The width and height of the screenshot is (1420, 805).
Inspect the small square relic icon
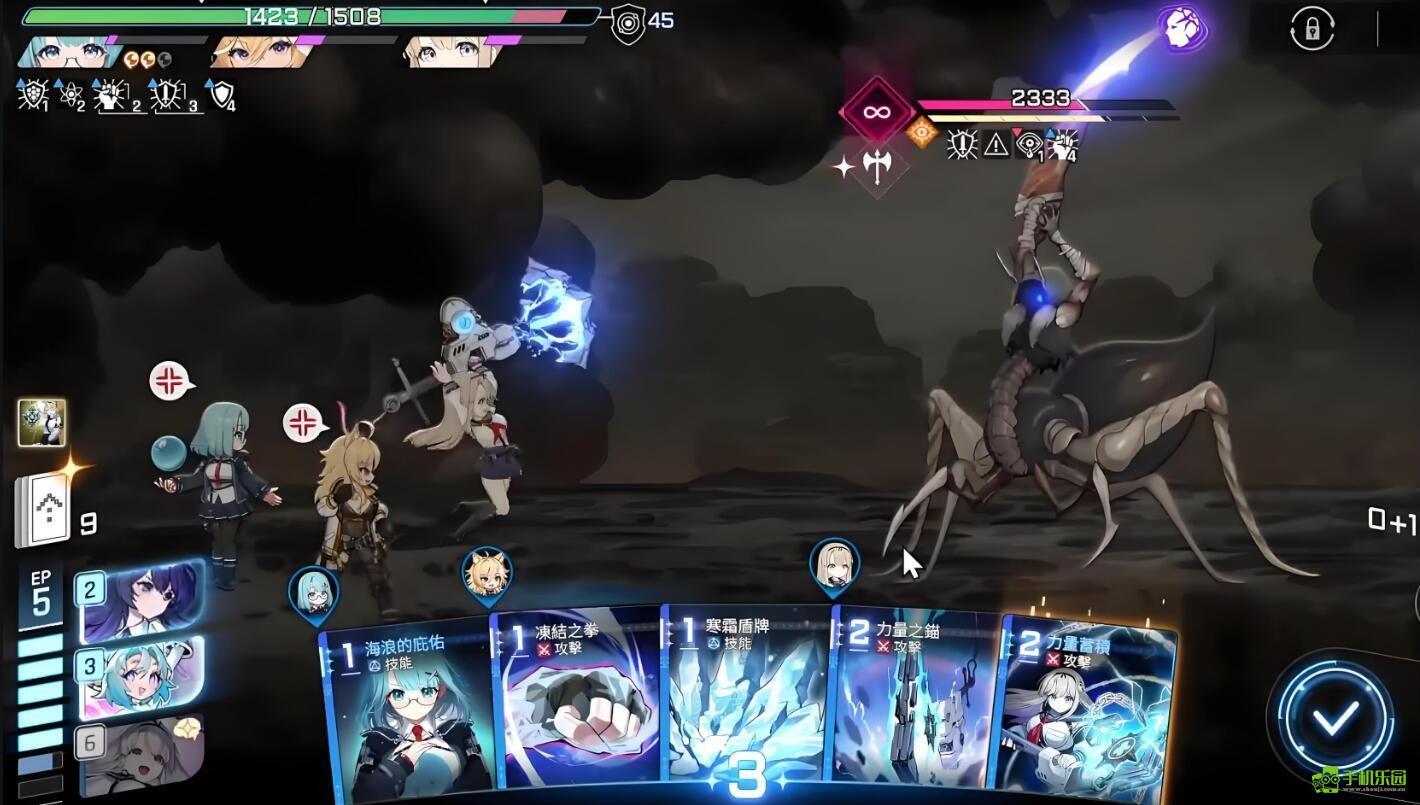tap(42, 422)
